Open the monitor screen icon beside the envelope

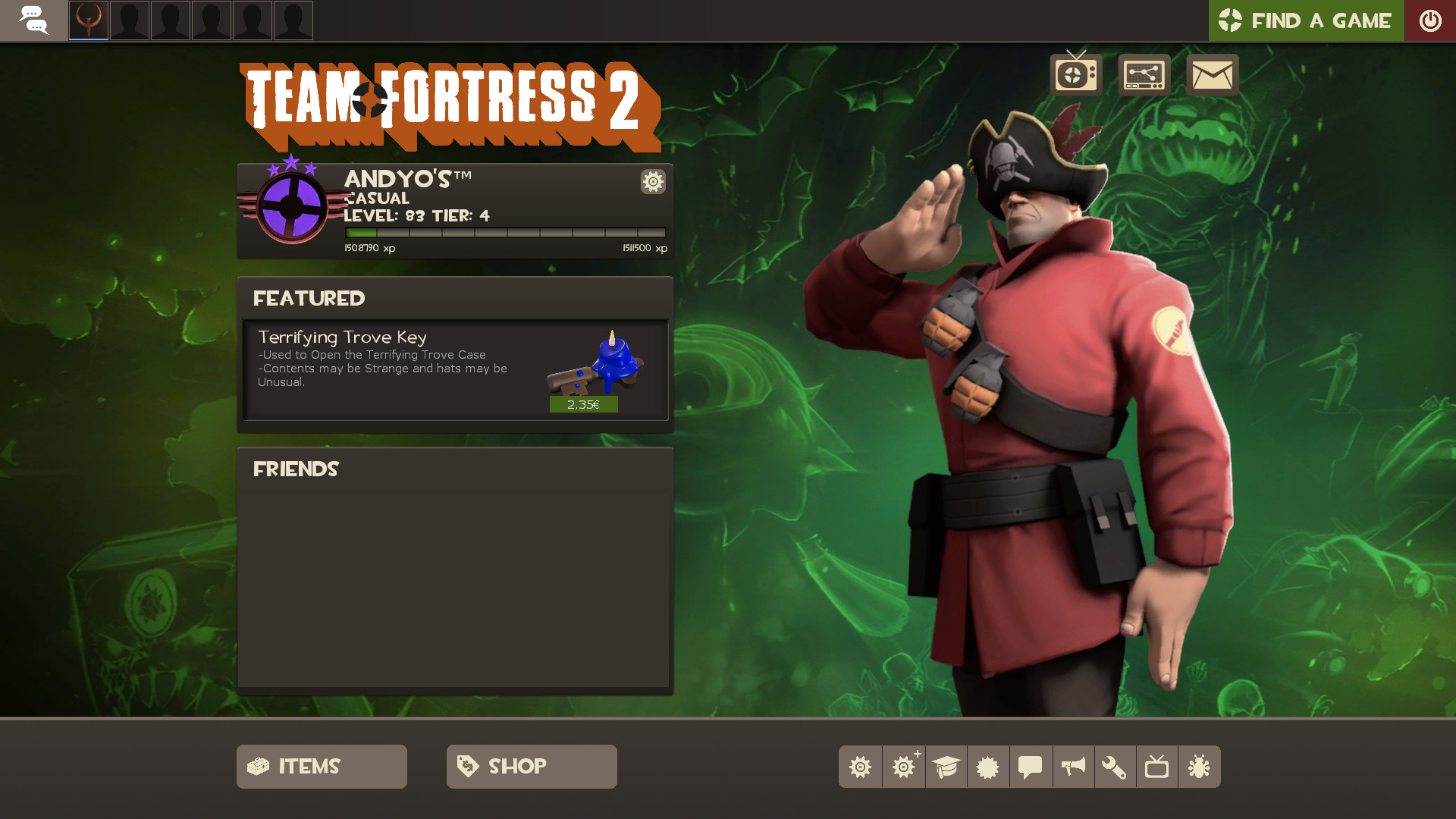pyautogui.click(x=1144, y=74)
